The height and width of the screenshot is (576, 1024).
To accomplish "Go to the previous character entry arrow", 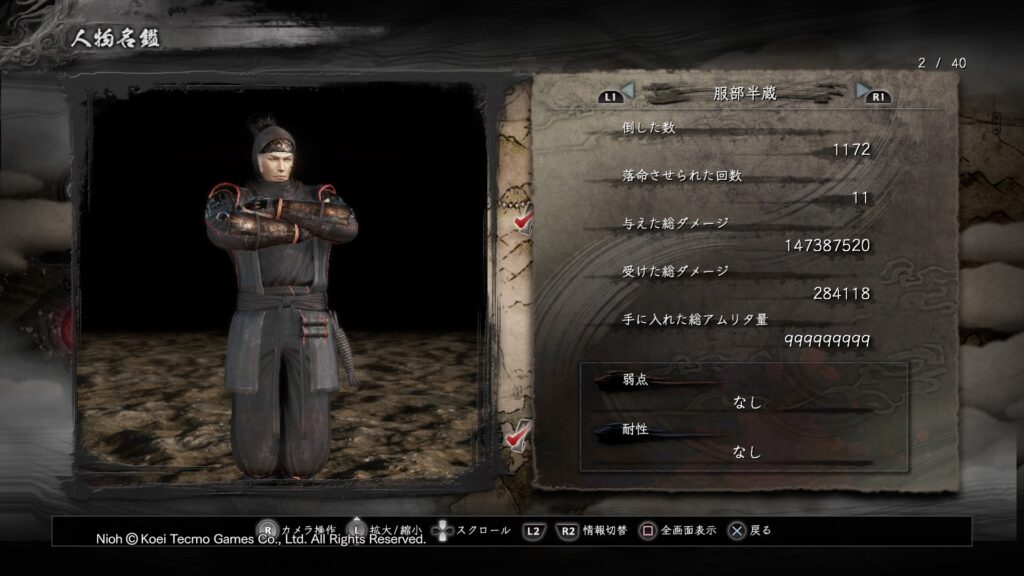I will (x=627, y=92).
